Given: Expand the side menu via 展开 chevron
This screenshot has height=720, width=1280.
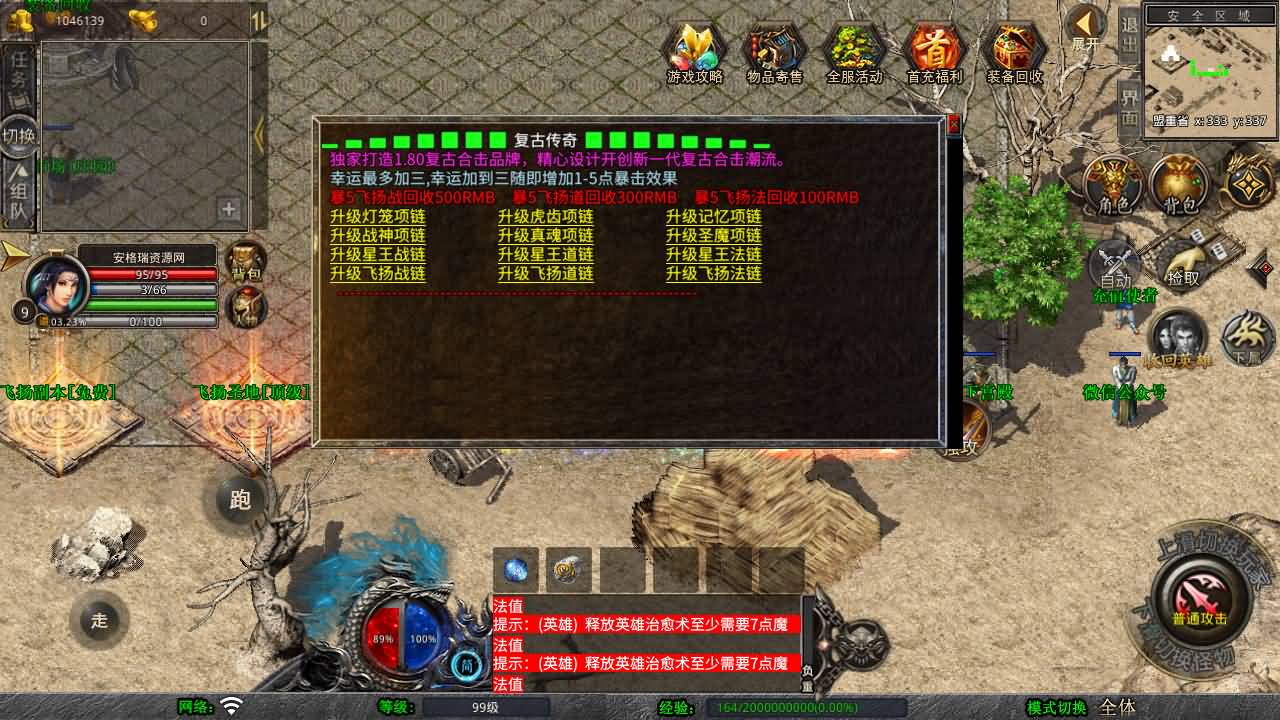Looking at the screenshot, I should 1086,22.
